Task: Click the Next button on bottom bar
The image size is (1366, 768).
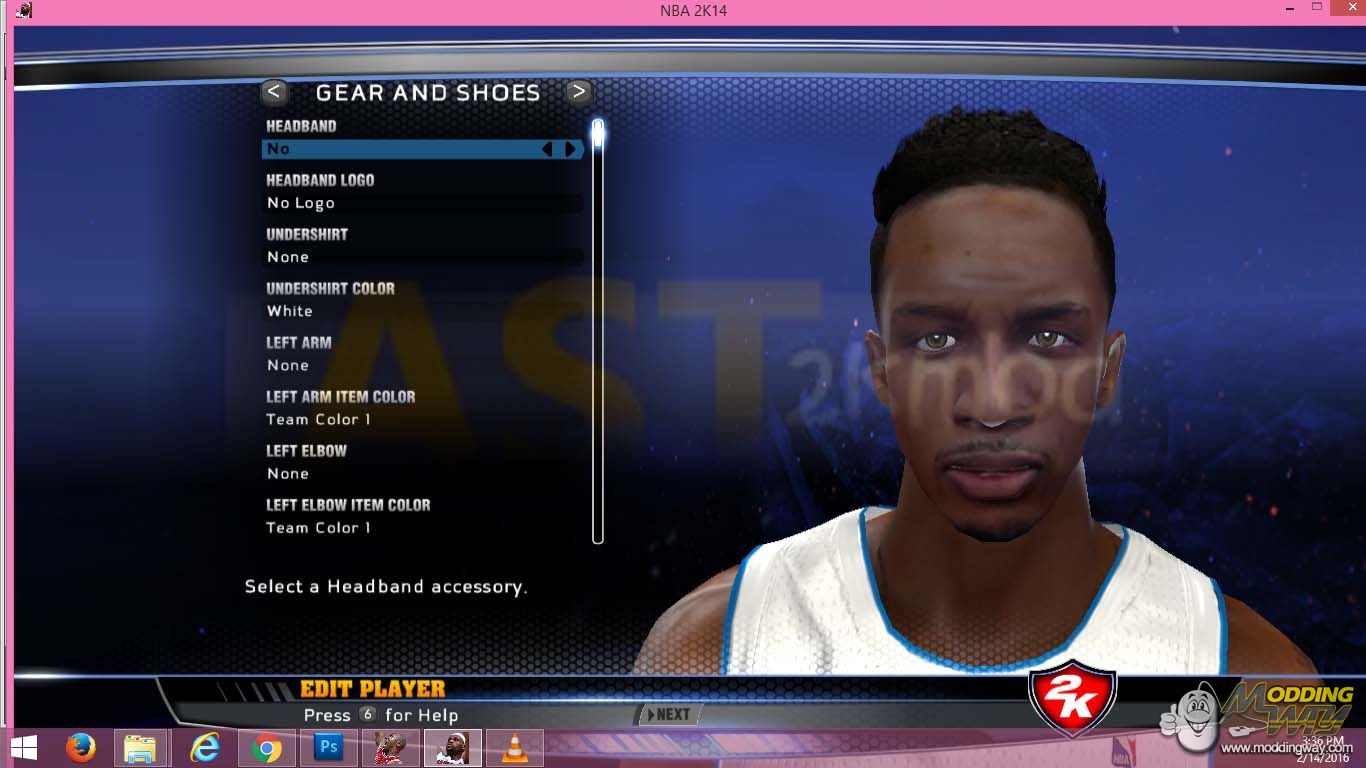Action: (670, 714)
